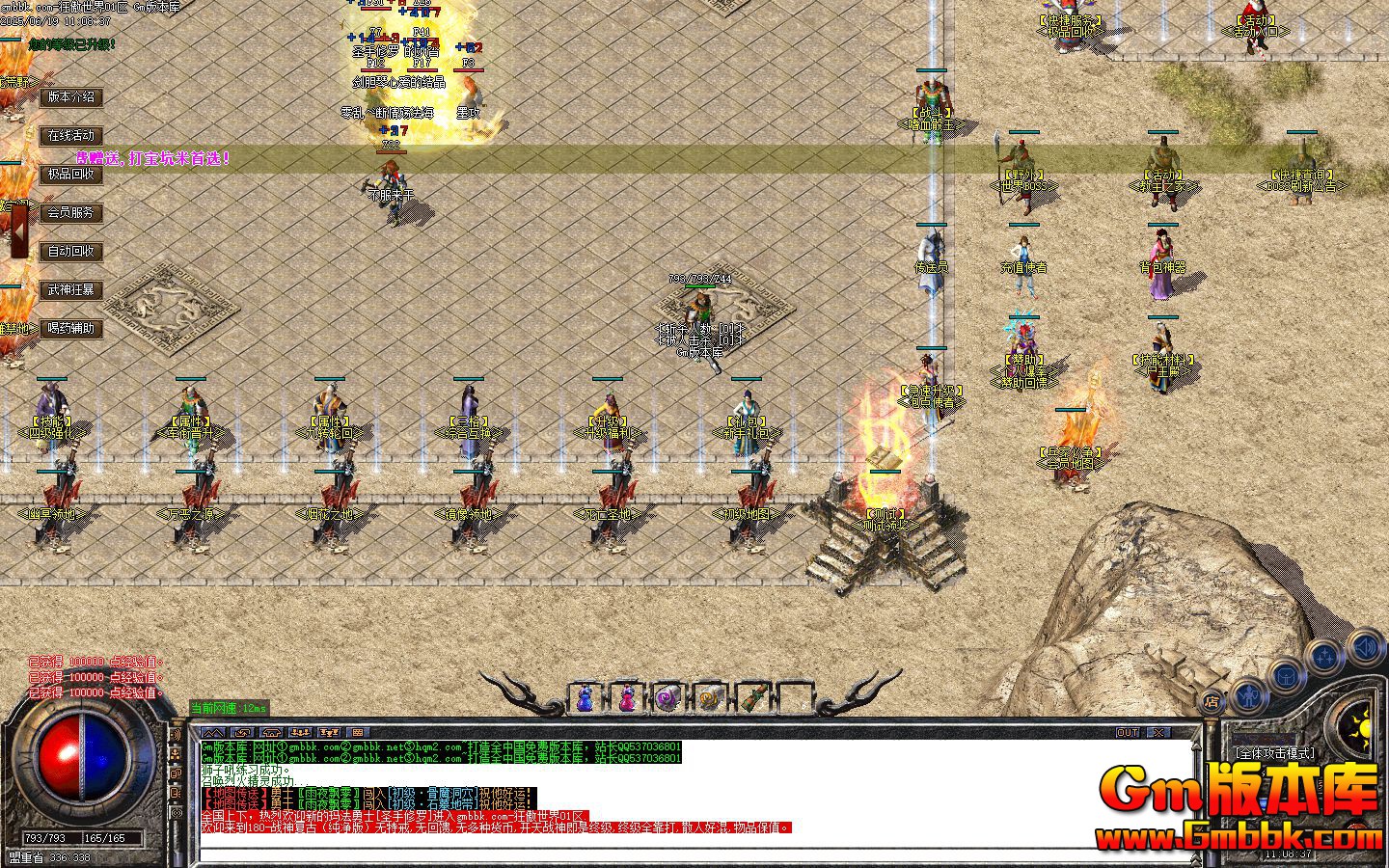Select the OUT tab on the chat panel
1389x868 pixels.
1126,731
